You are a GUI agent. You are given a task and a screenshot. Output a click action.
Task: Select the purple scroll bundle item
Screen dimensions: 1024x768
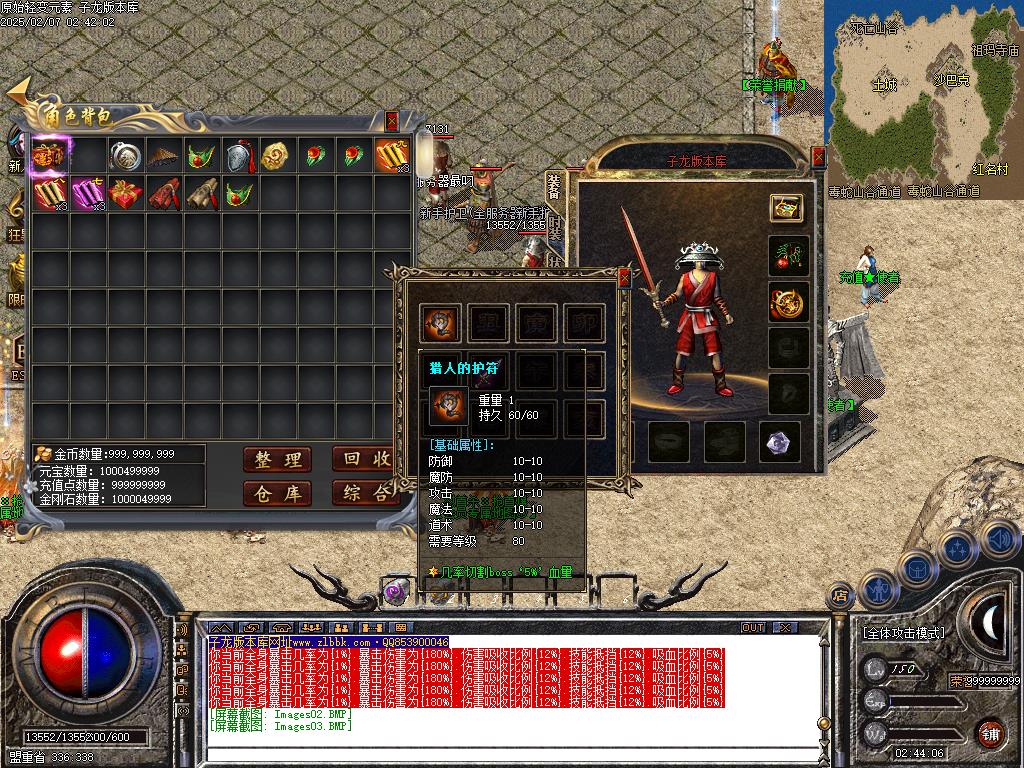[87, 194]
